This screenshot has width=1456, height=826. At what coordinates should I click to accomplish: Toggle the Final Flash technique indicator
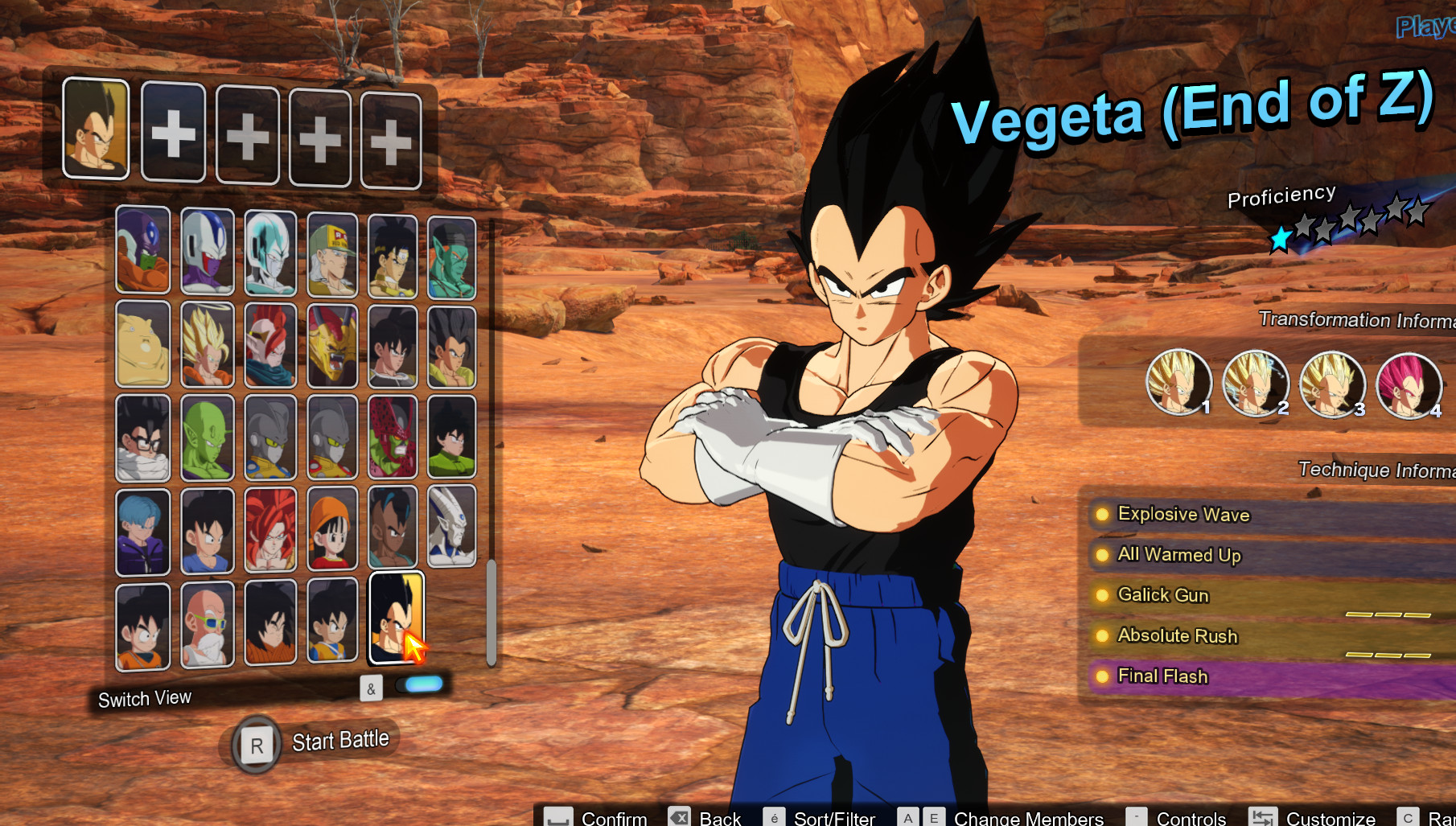(1103, 675)
